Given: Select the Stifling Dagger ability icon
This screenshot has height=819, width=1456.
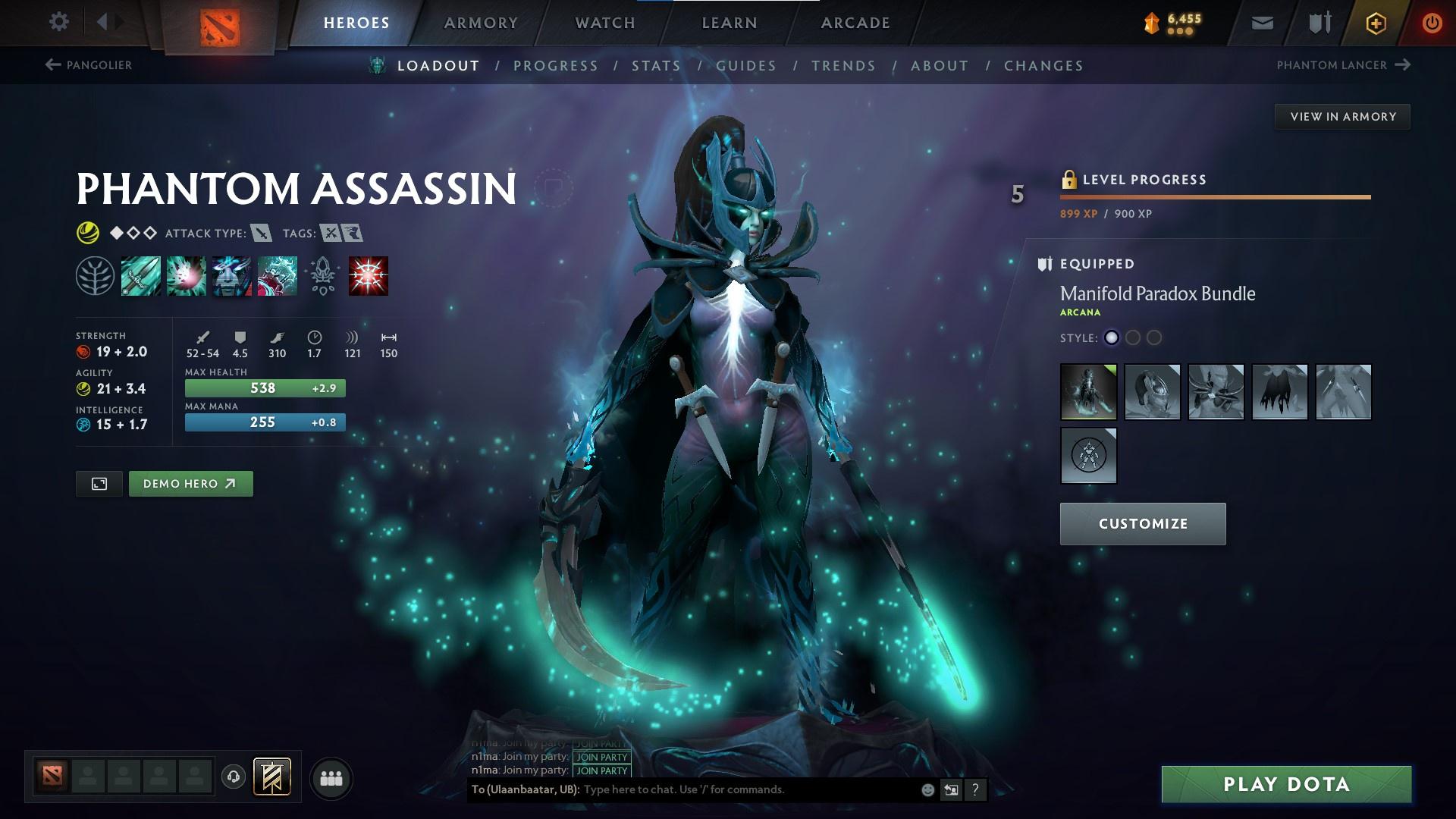Looking at the screenshot, I should tap(141, 276).
